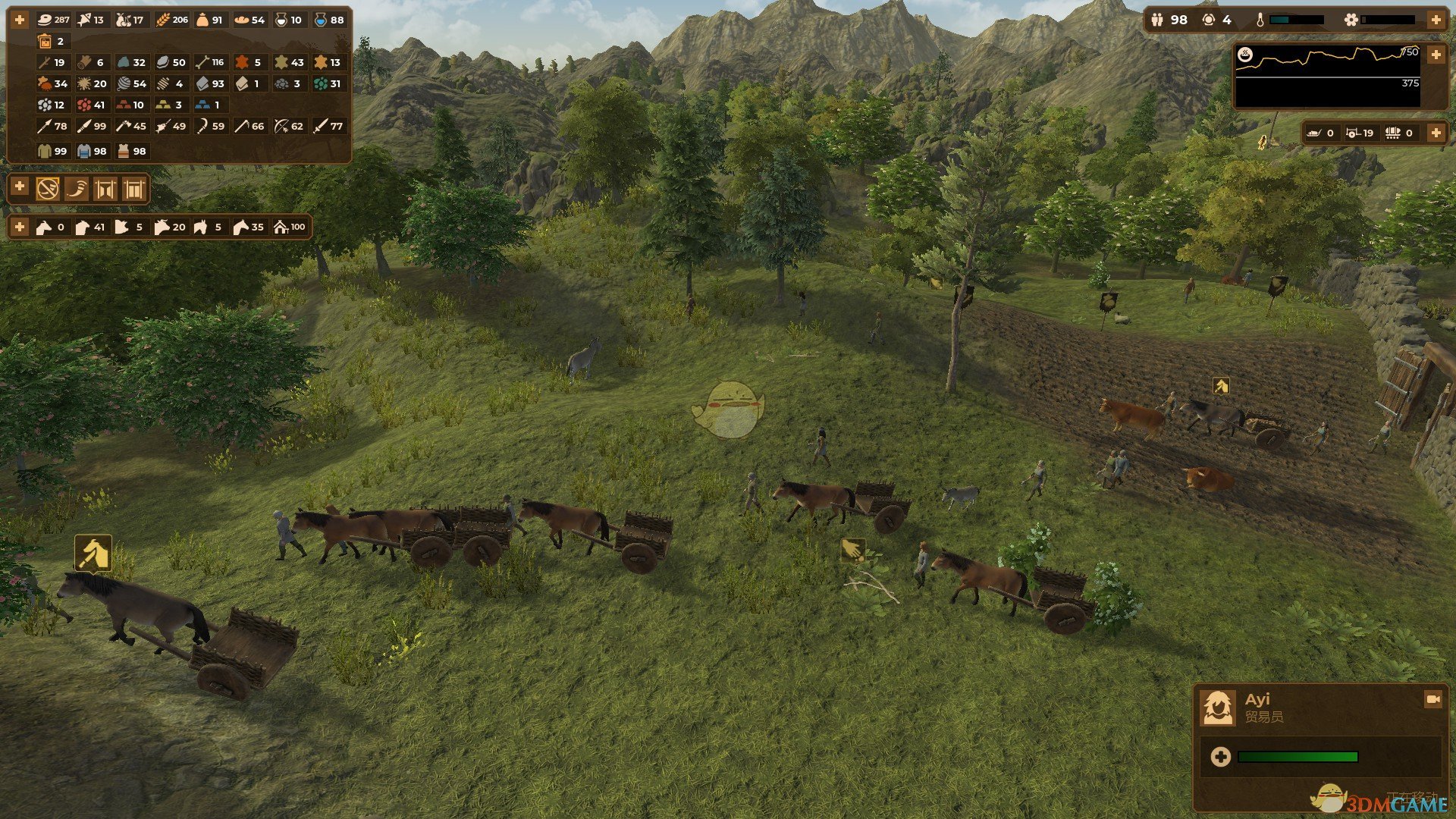Screen dimensions: 1456x819
Task: Sound the horn alarm icon
Action: point(77,189)
